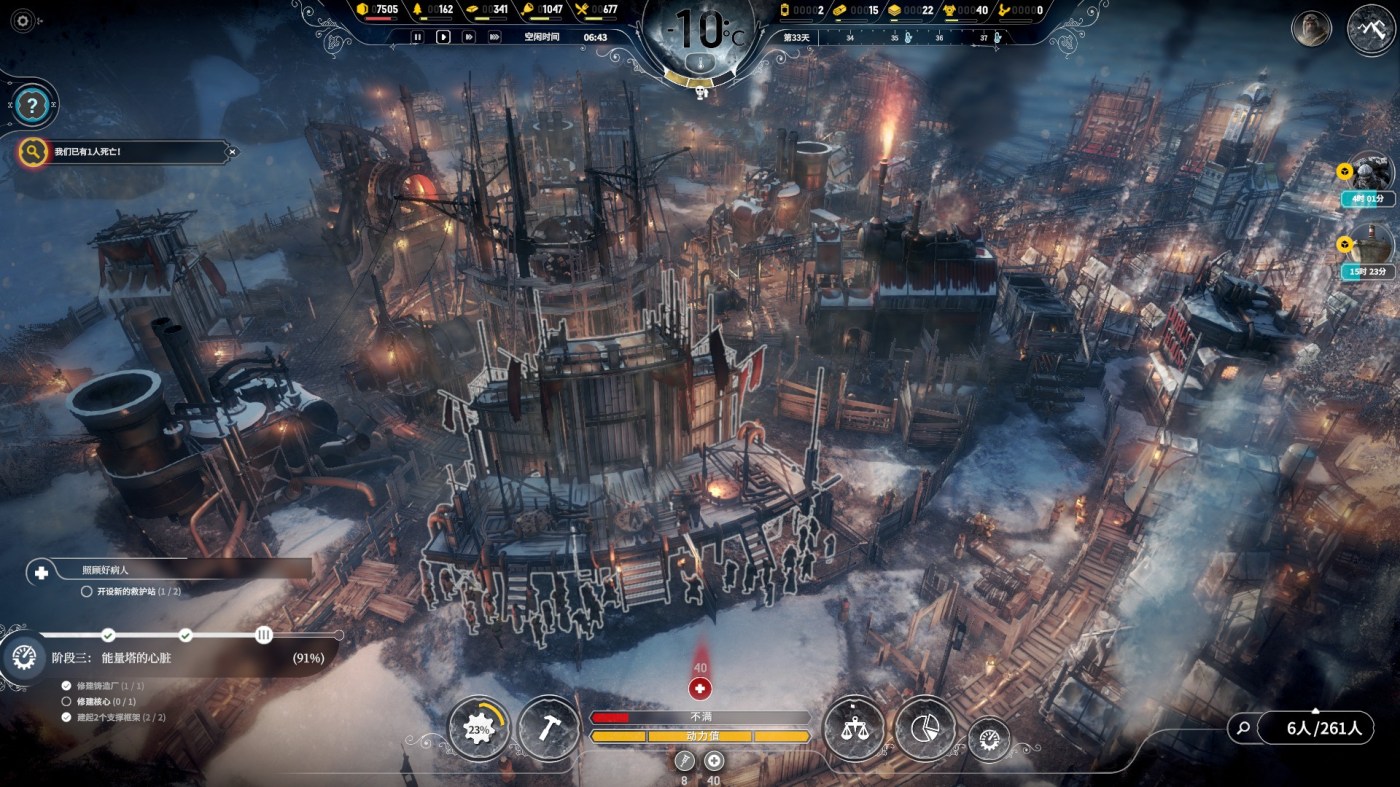Open the pie chart economy panel
Screen dimensions: 1400x787
pos(925,727)
